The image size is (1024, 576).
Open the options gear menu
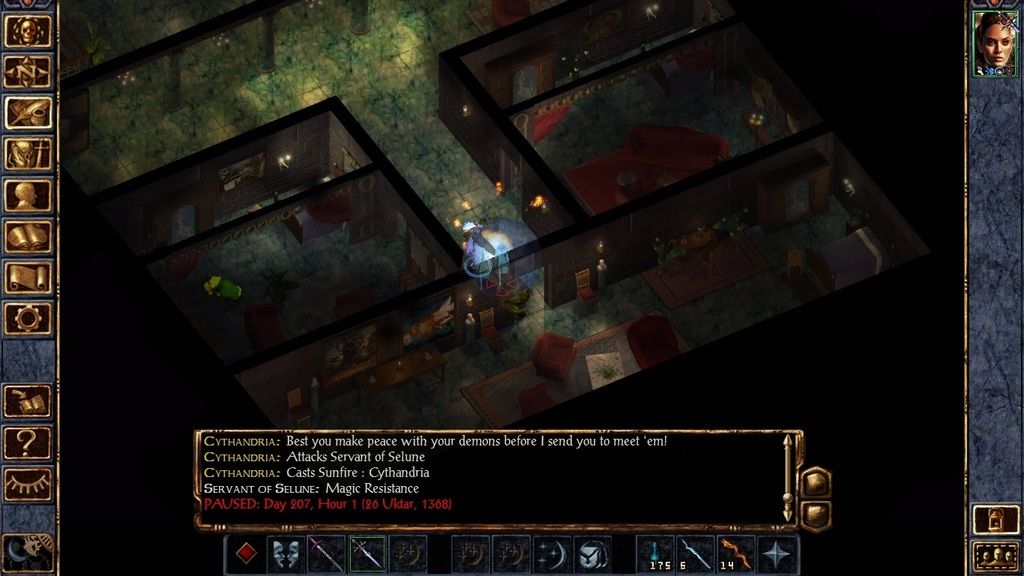(28, 318)
